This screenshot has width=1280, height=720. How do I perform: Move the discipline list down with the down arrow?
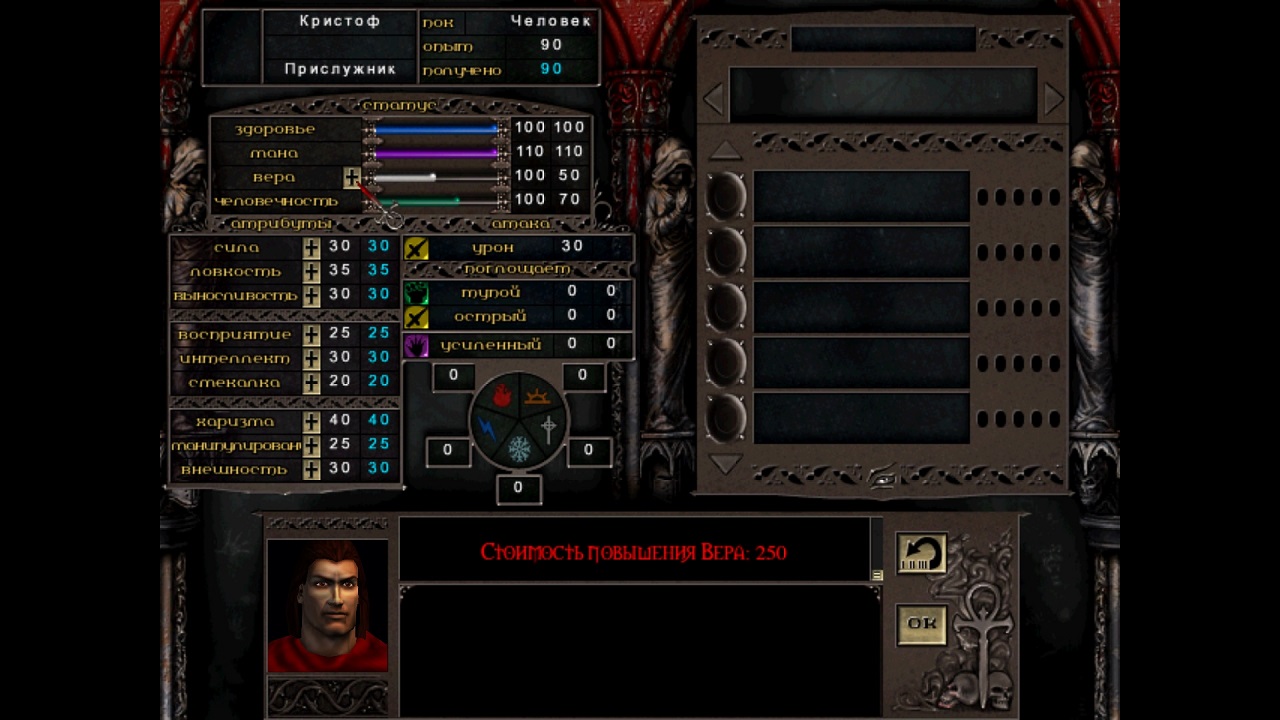[x=725, y=464]
